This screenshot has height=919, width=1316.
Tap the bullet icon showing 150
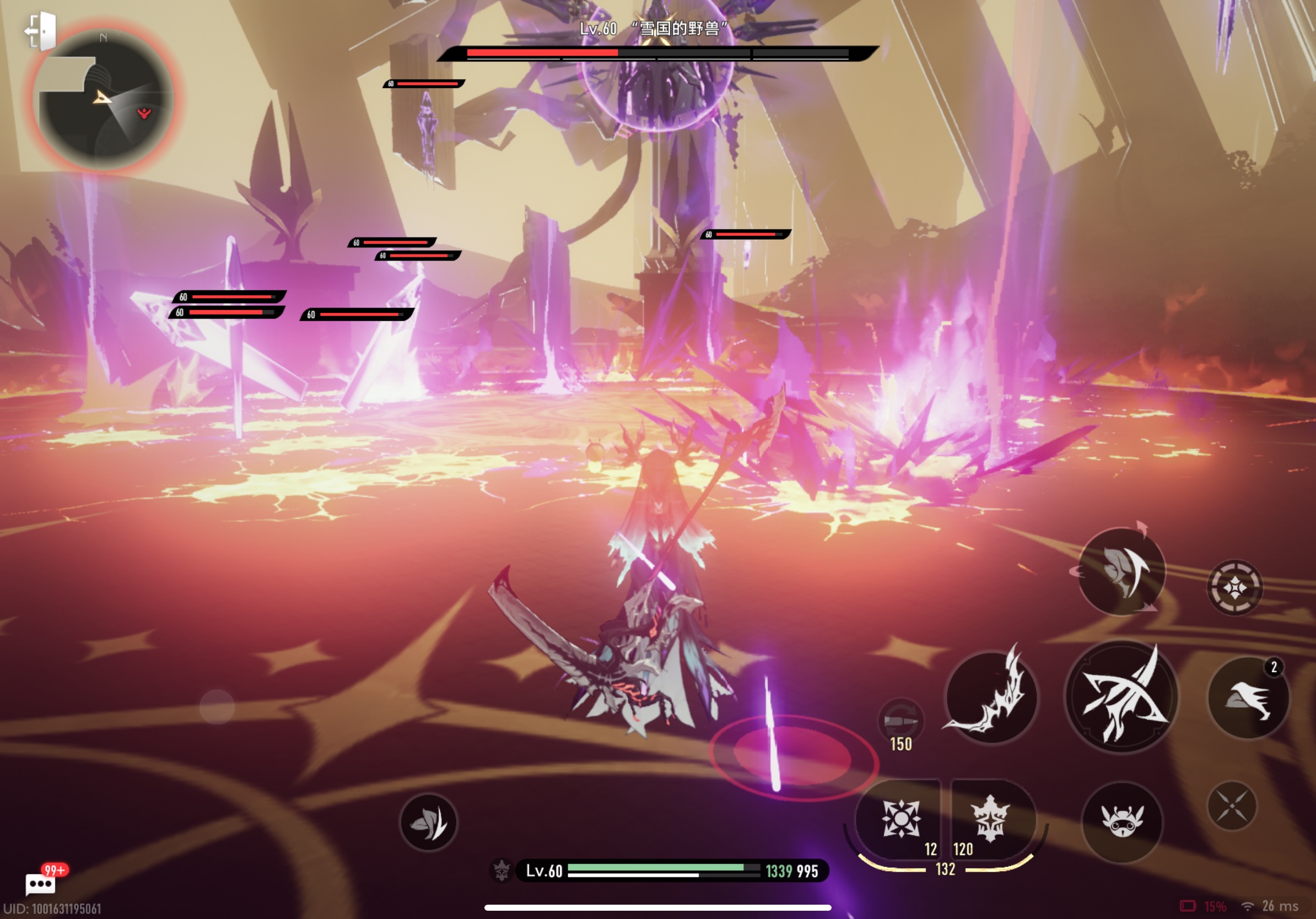coord(900,721)
